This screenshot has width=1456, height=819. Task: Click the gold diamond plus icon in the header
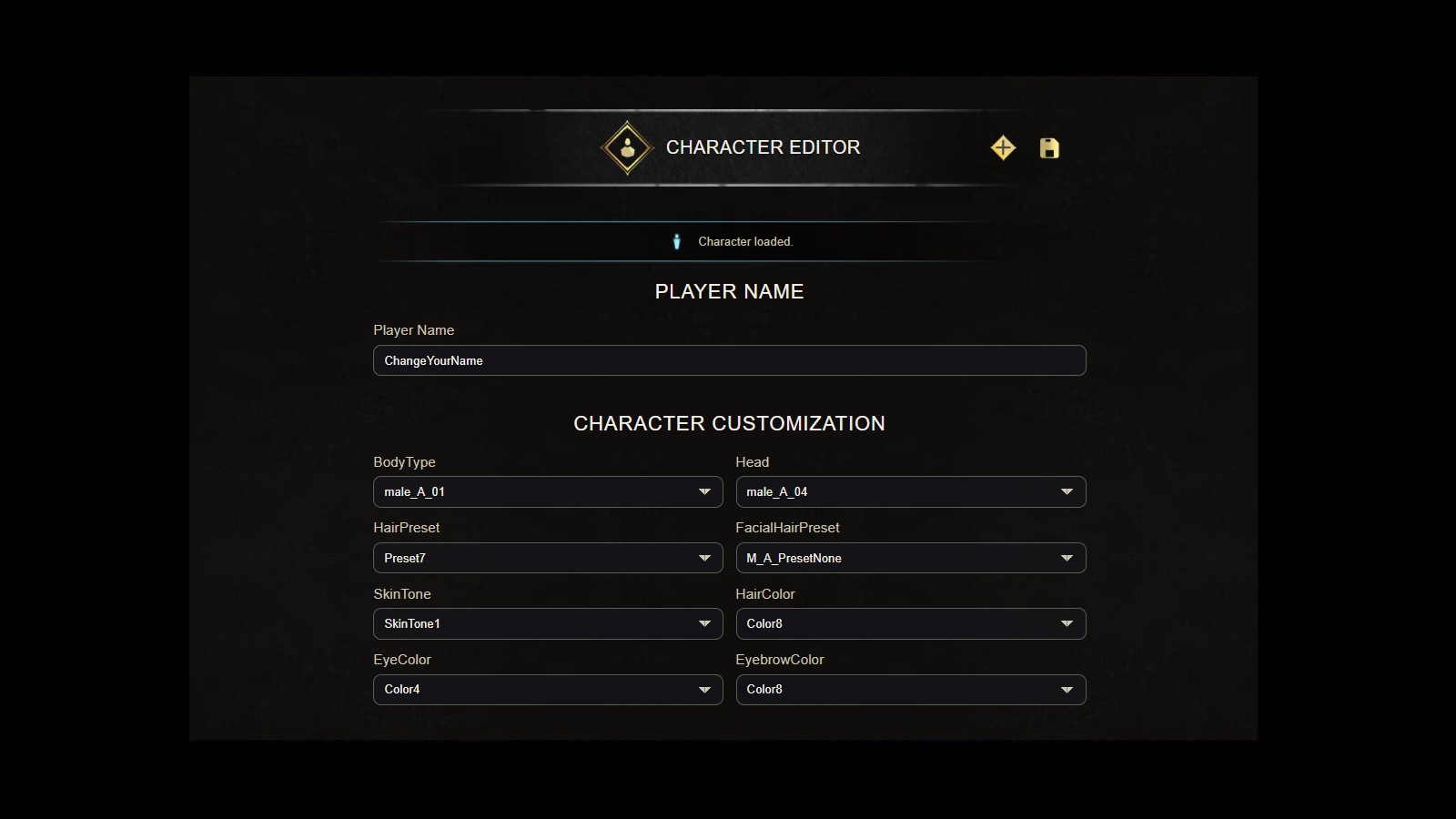click(1002, 147)
